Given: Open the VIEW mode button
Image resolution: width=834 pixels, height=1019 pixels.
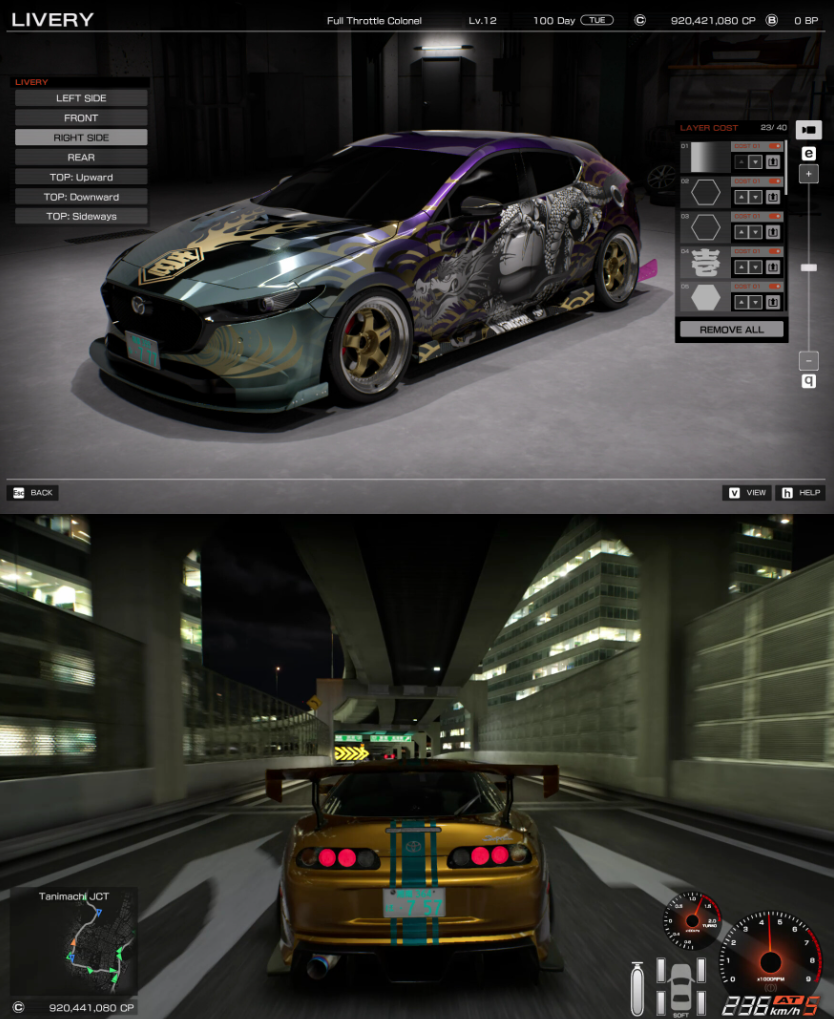Looking at the screenshot, I should (747, 493).
